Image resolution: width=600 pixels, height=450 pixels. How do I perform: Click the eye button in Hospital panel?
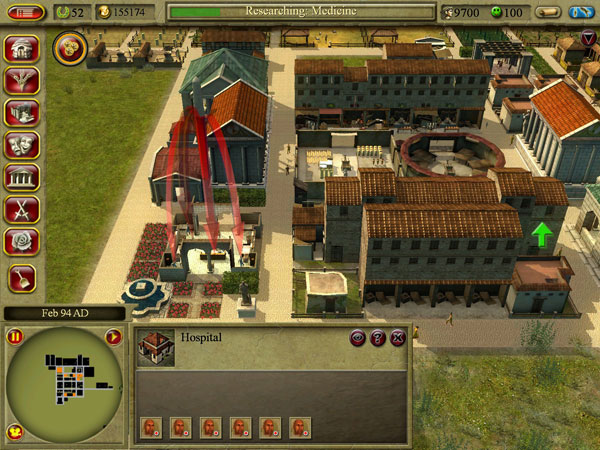pyautogui.click(x=357, y=339)
